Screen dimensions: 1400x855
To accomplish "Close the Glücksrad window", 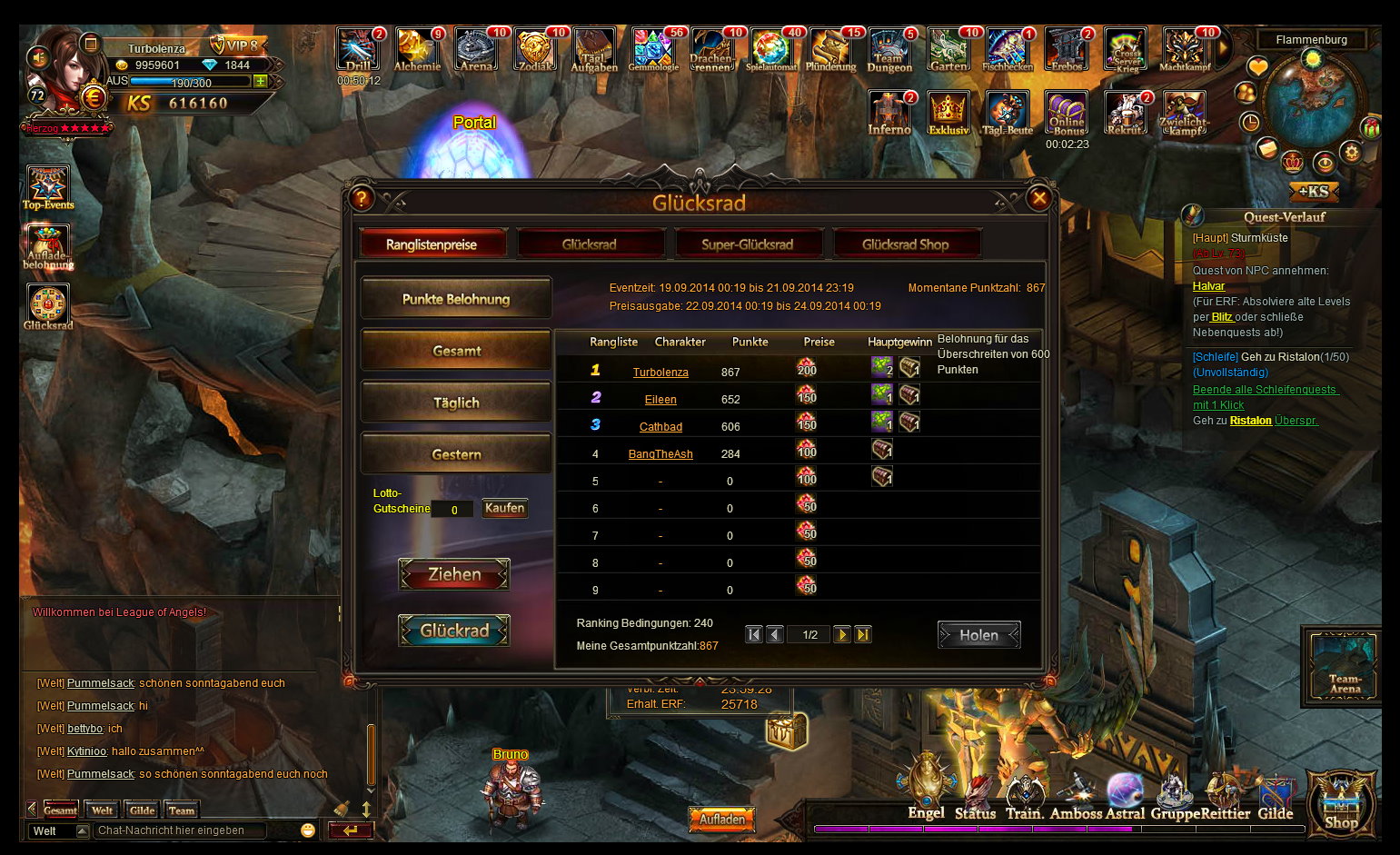I will click(1039, 198).
